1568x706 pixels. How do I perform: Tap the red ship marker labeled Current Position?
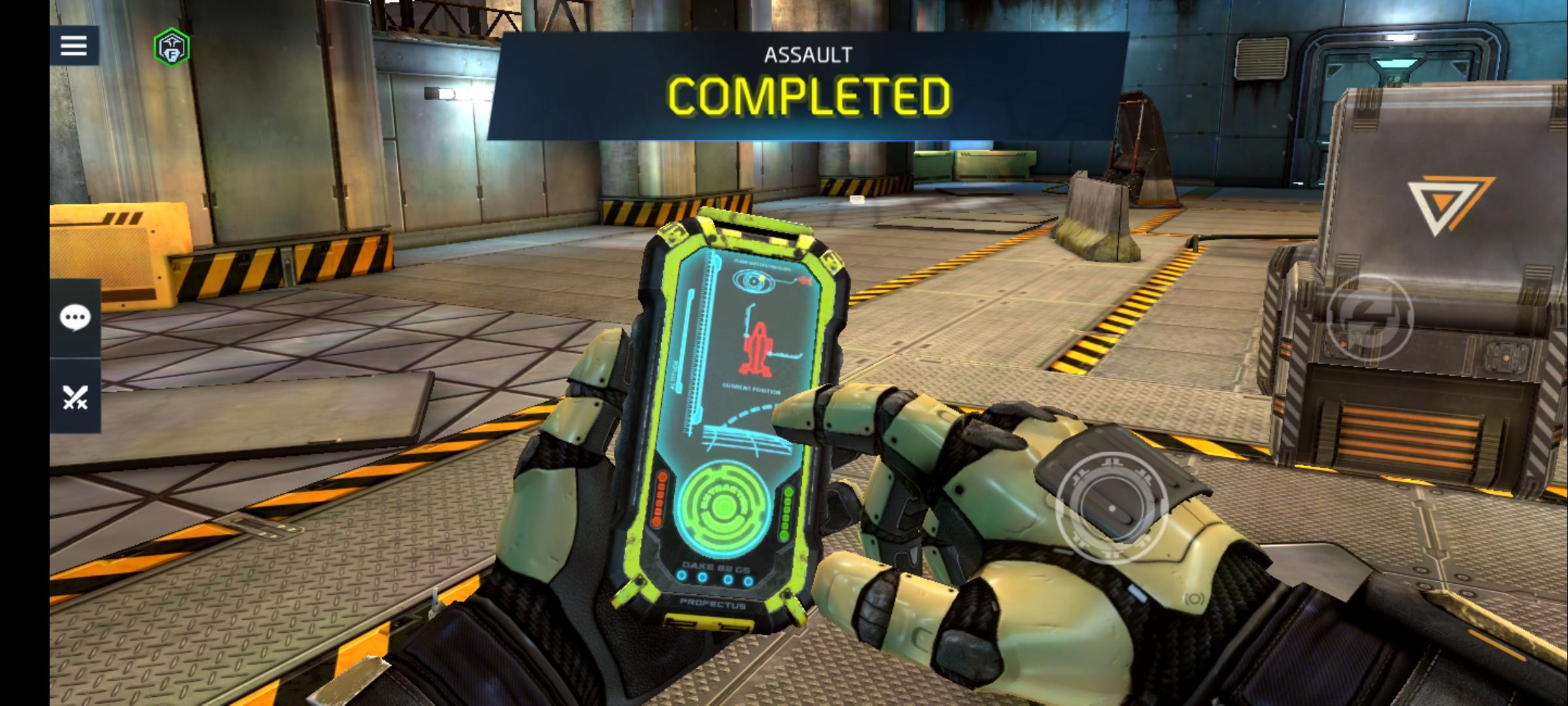click(x=758, y=348)
